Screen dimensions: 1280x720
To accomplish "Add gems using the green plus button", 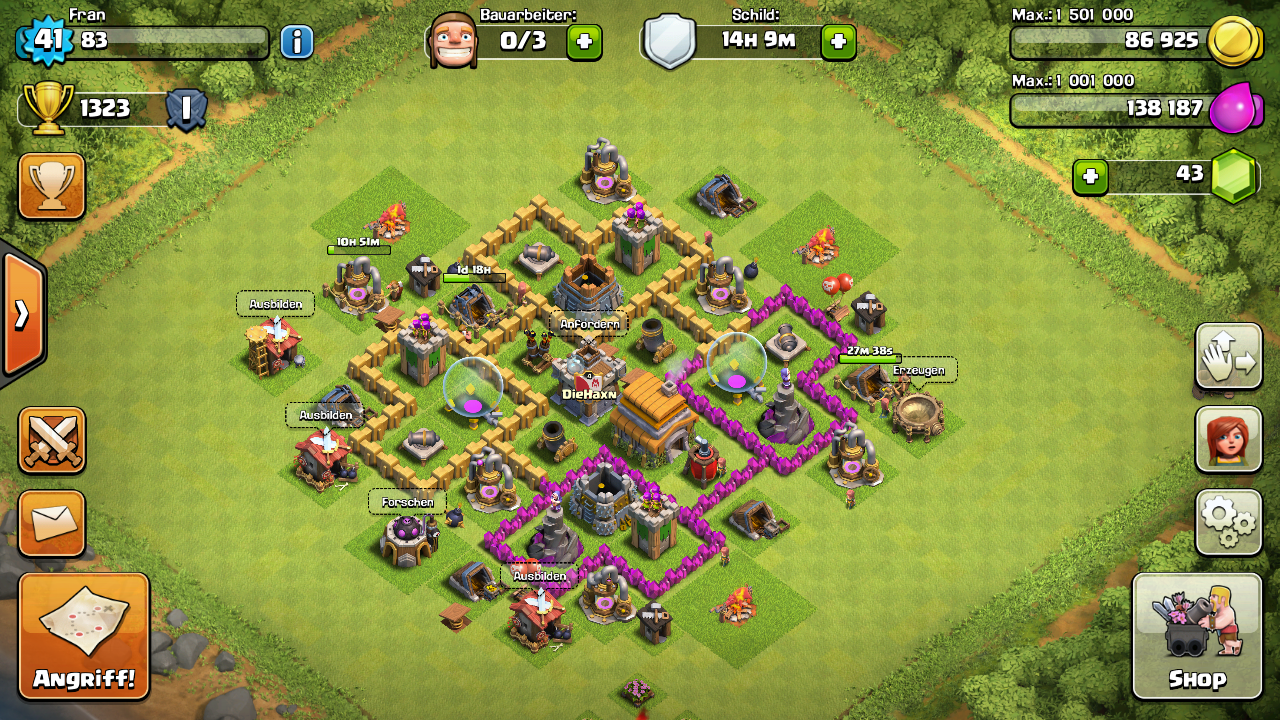I will (1090, 177).
